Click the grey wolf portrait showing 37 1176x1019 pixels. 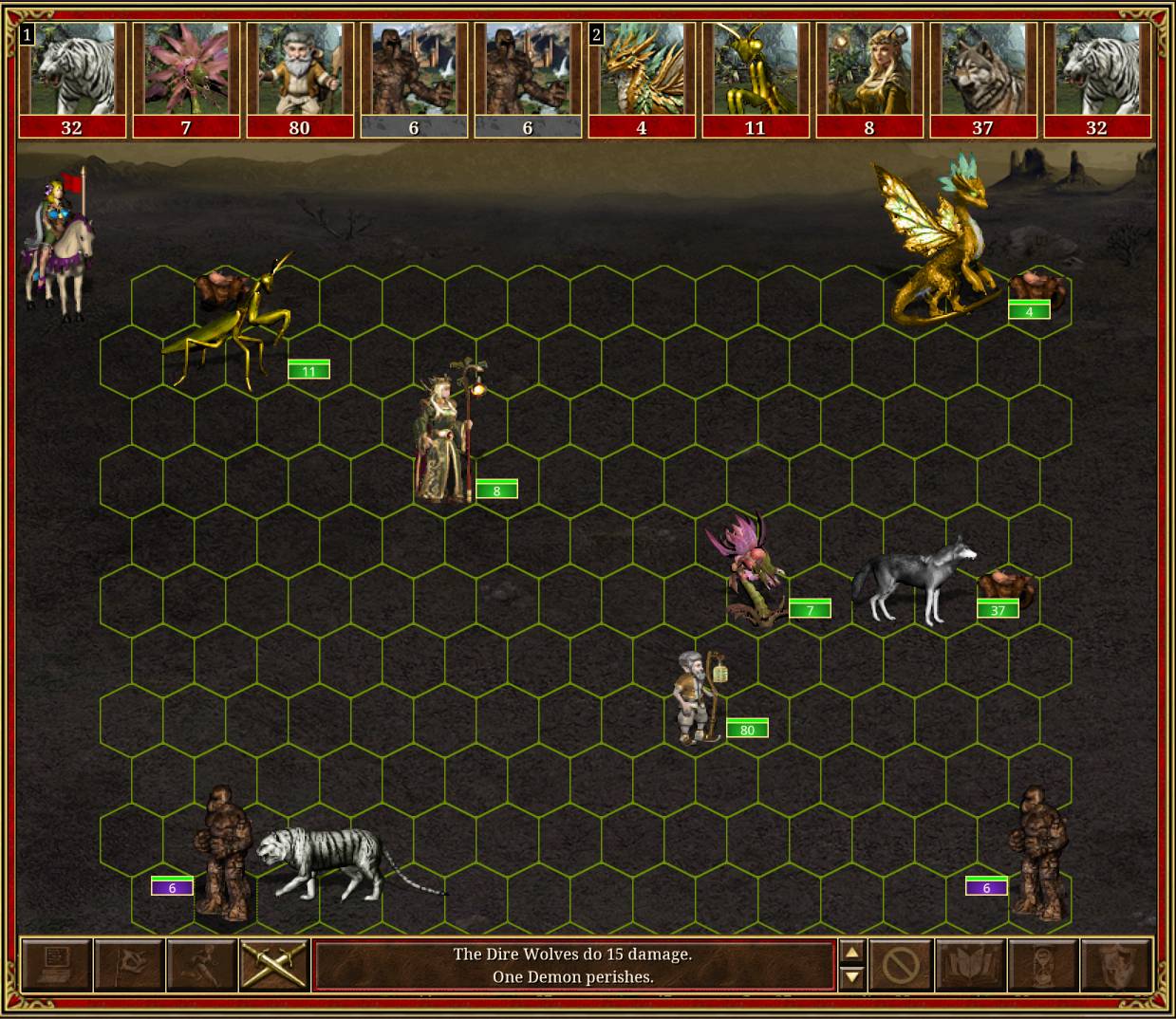click(x=983, y=71)
